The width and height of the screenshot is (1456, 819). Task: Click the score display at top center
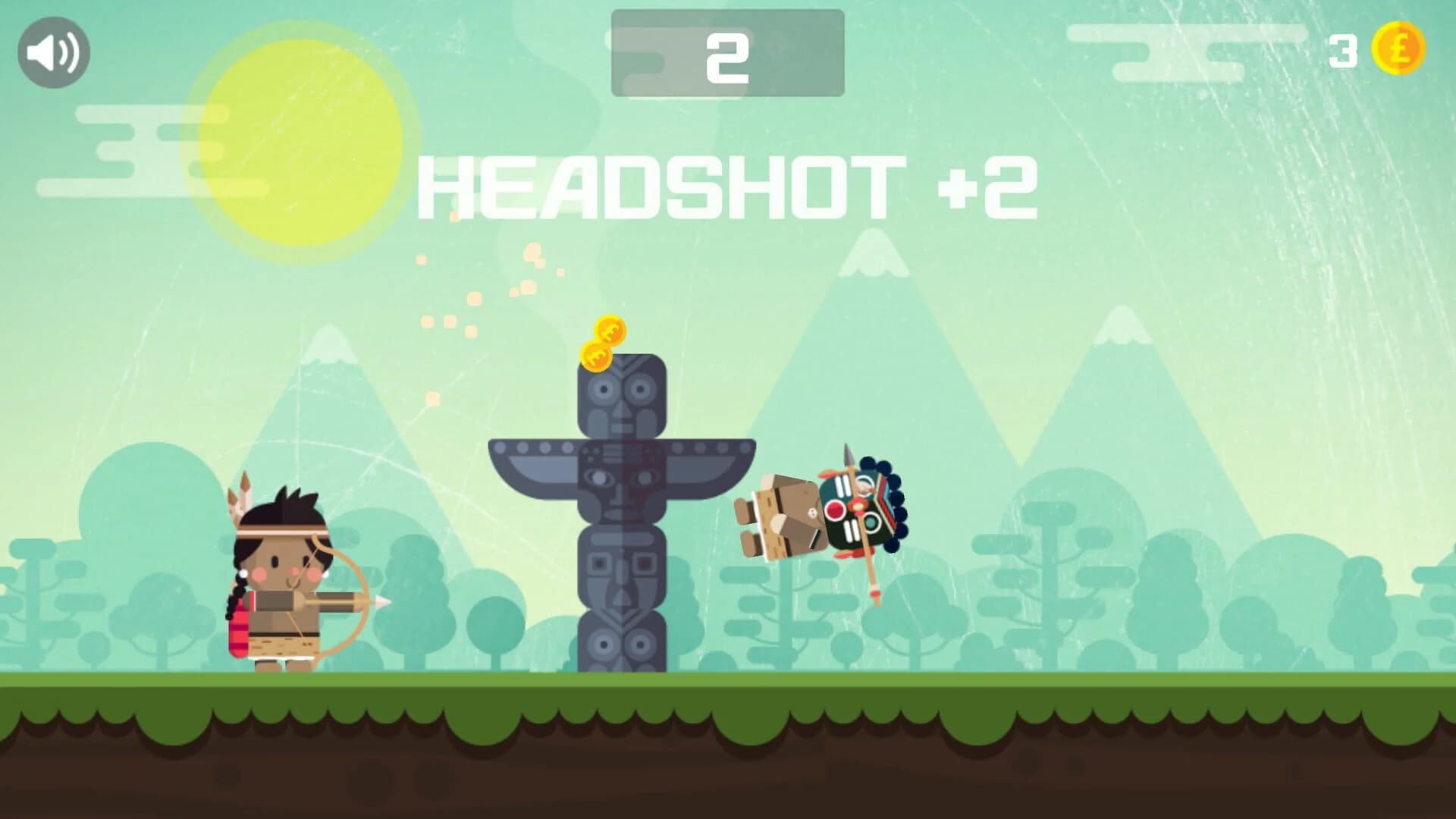(726, 53)
